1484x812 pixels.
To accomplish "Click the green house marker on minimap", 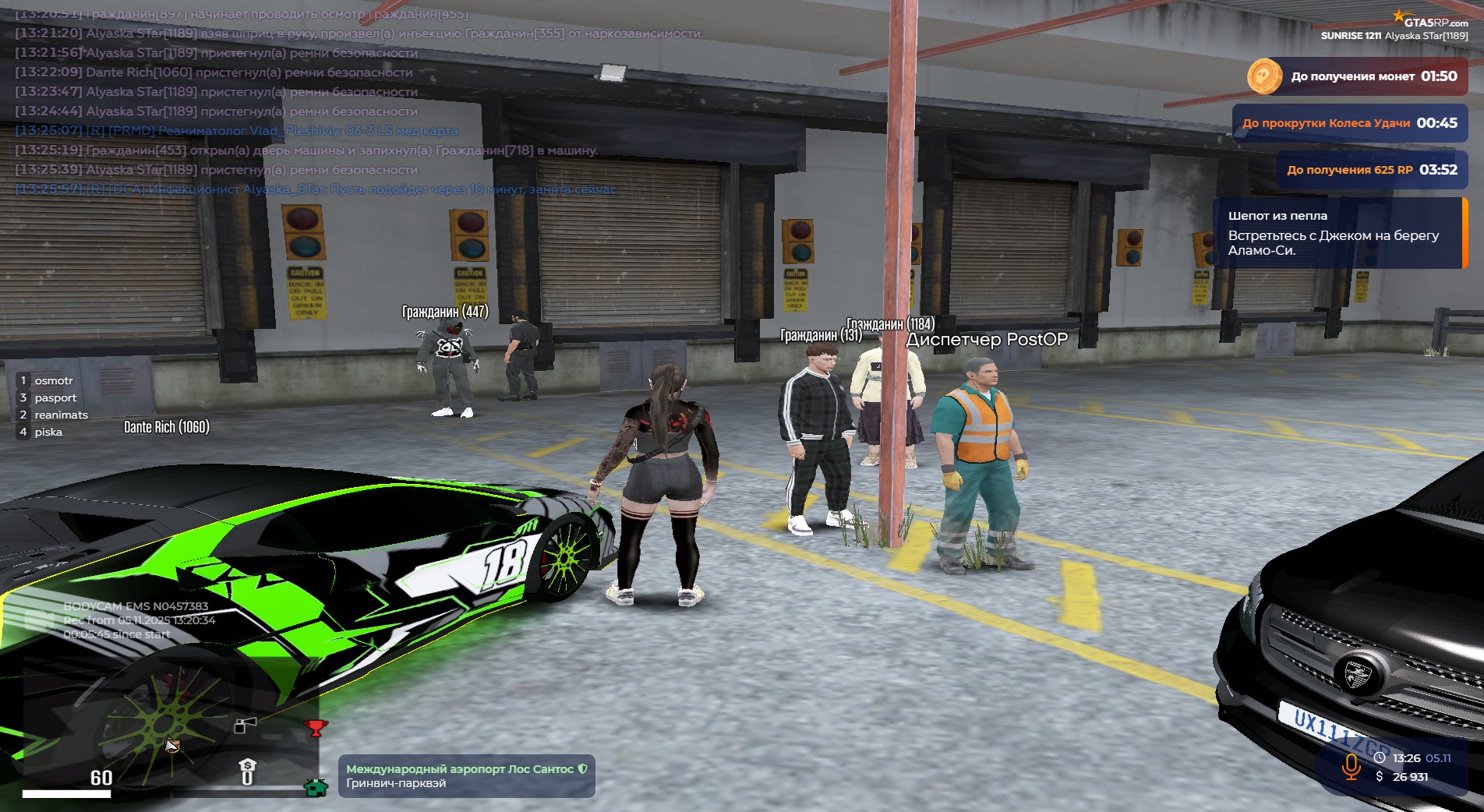I will [x=316, y=787].
